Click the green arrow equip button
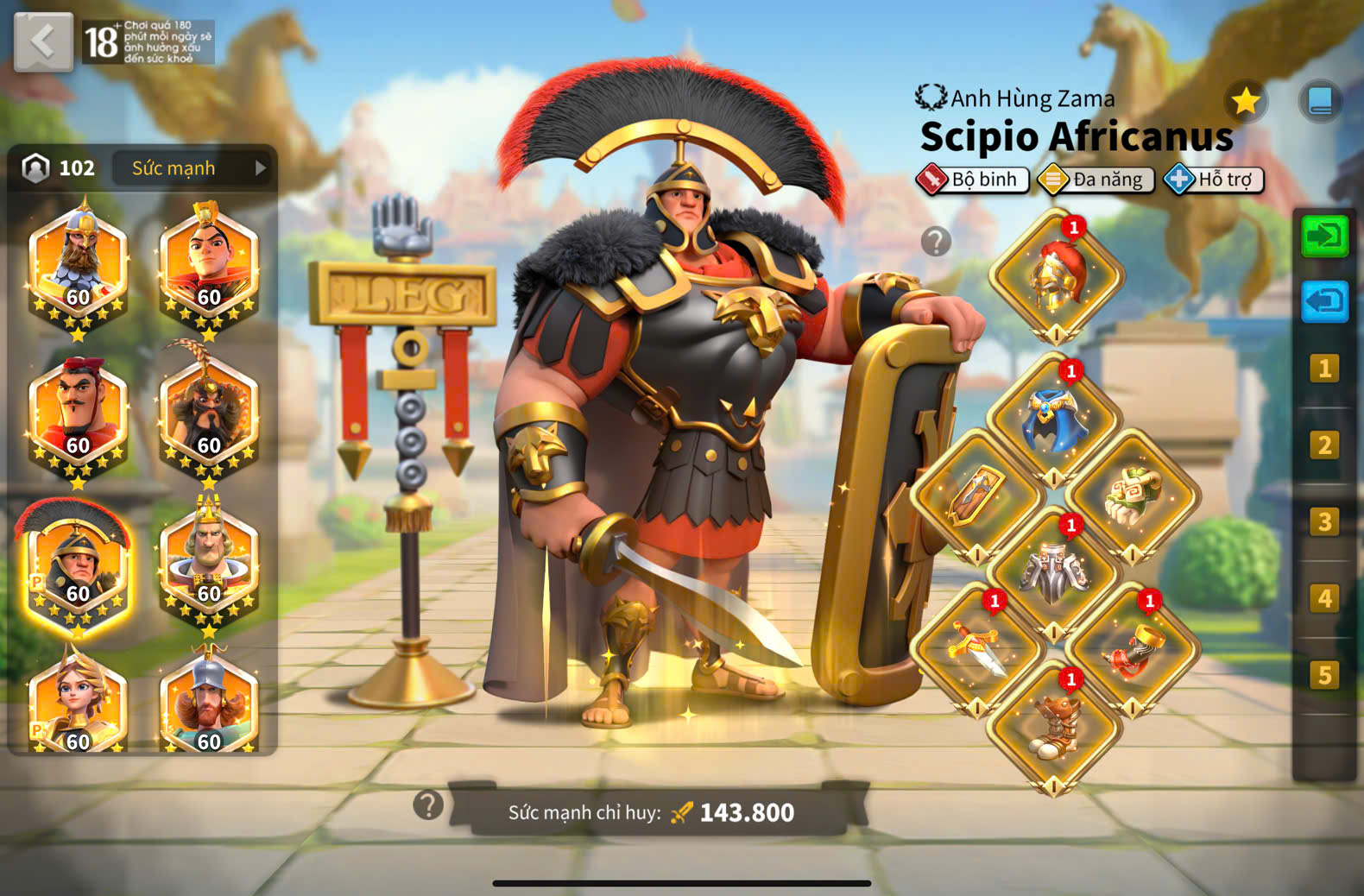Image resolution: width=1364 pixels, height=896 pixels. point(1324,236)
